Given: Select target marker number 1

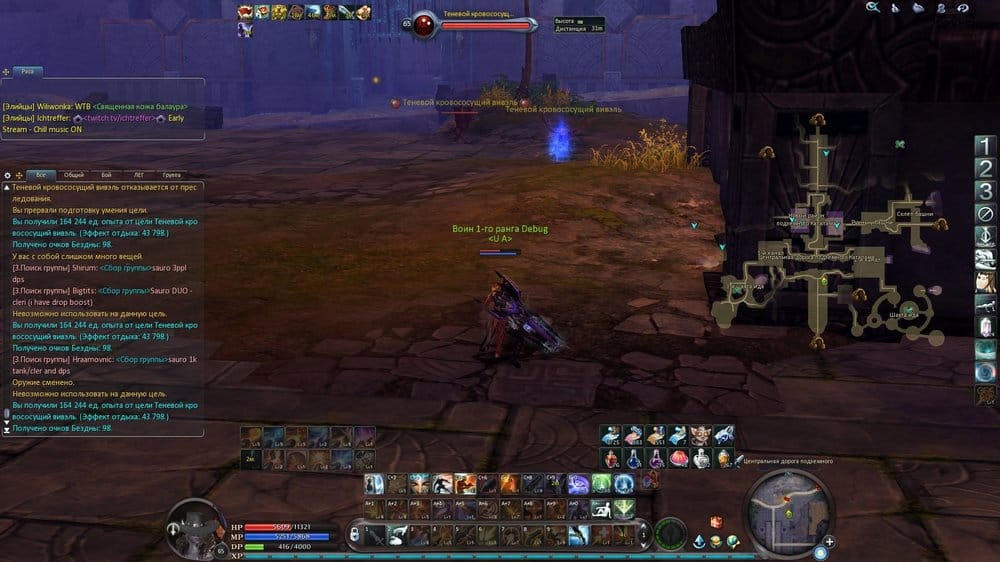Looking at the screenshot, I should [985, 146].
